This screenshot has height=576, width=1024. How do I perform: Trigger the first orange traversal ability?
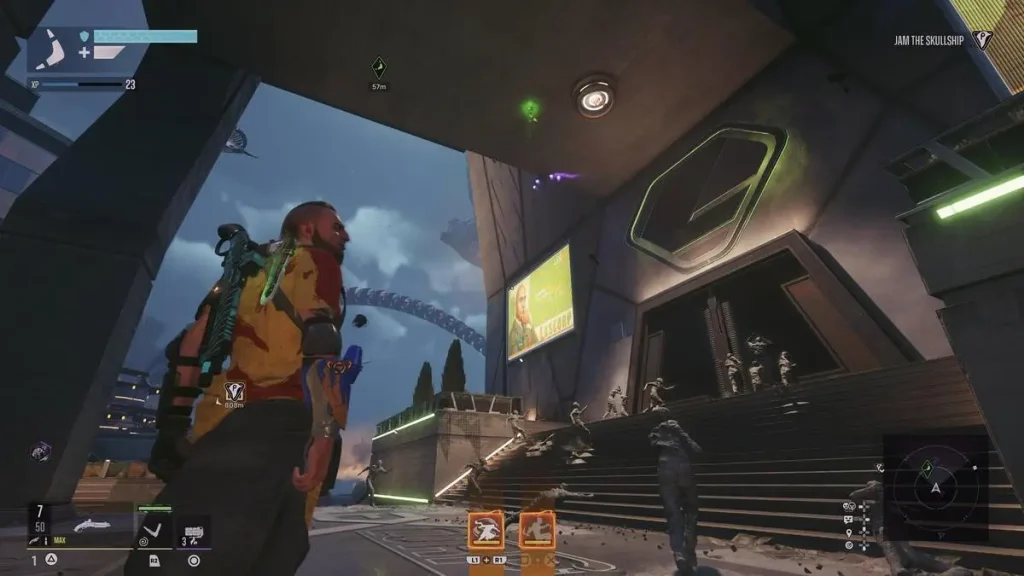coord(486,529)
